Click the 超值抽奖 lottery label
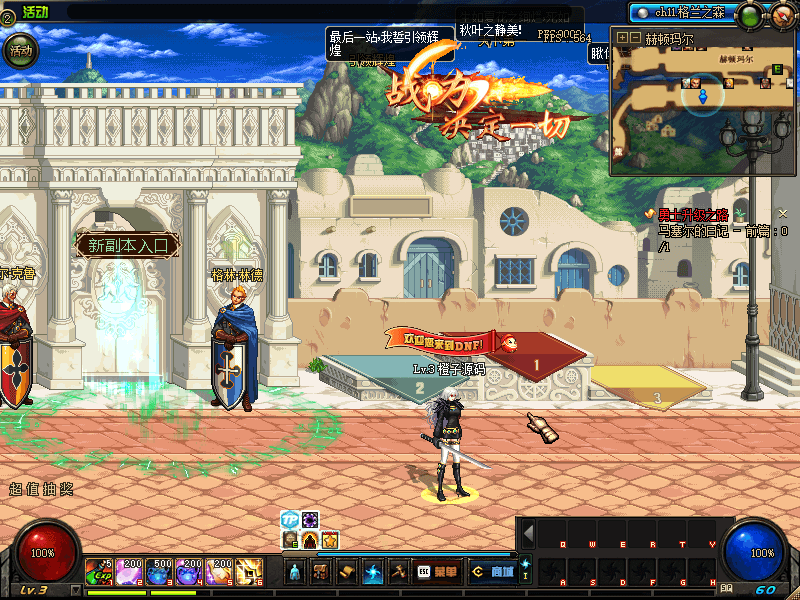Screen dimensions: 800x600 click(41, 489)
